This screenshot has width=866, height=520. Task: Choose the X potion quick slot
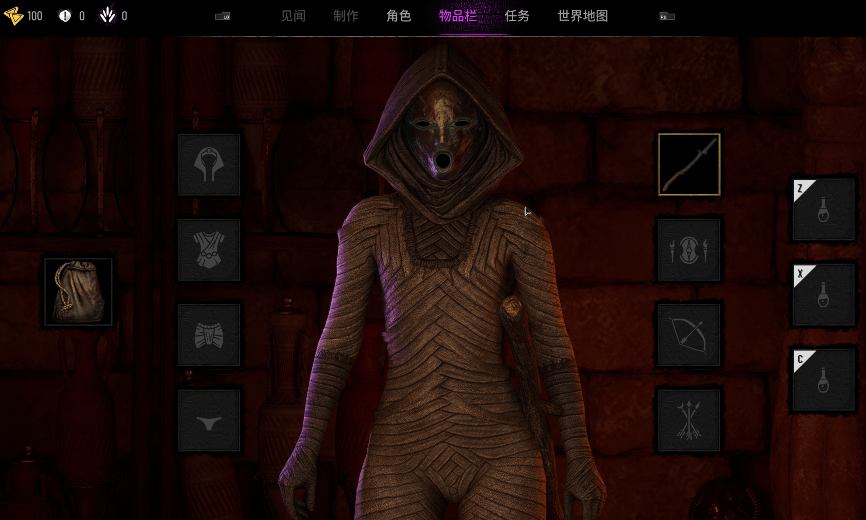[824, 295]
